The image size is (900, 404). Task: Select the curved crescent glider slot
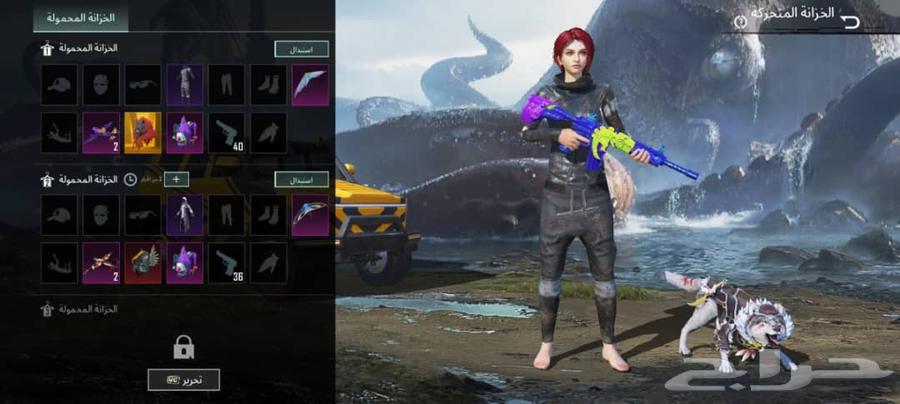point(310,214)
